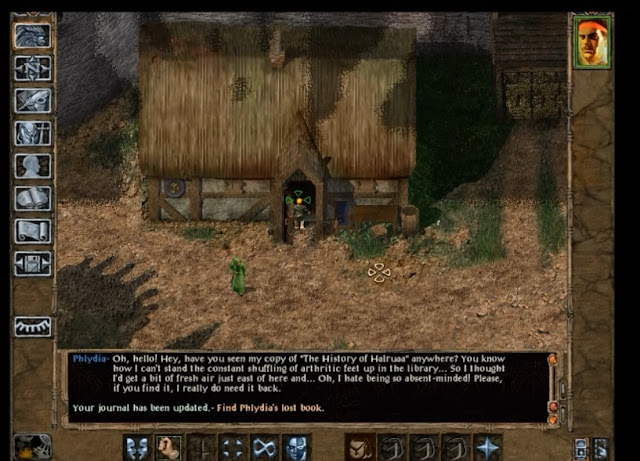Click the closed-eye rest button

click(x=33, y=327)
